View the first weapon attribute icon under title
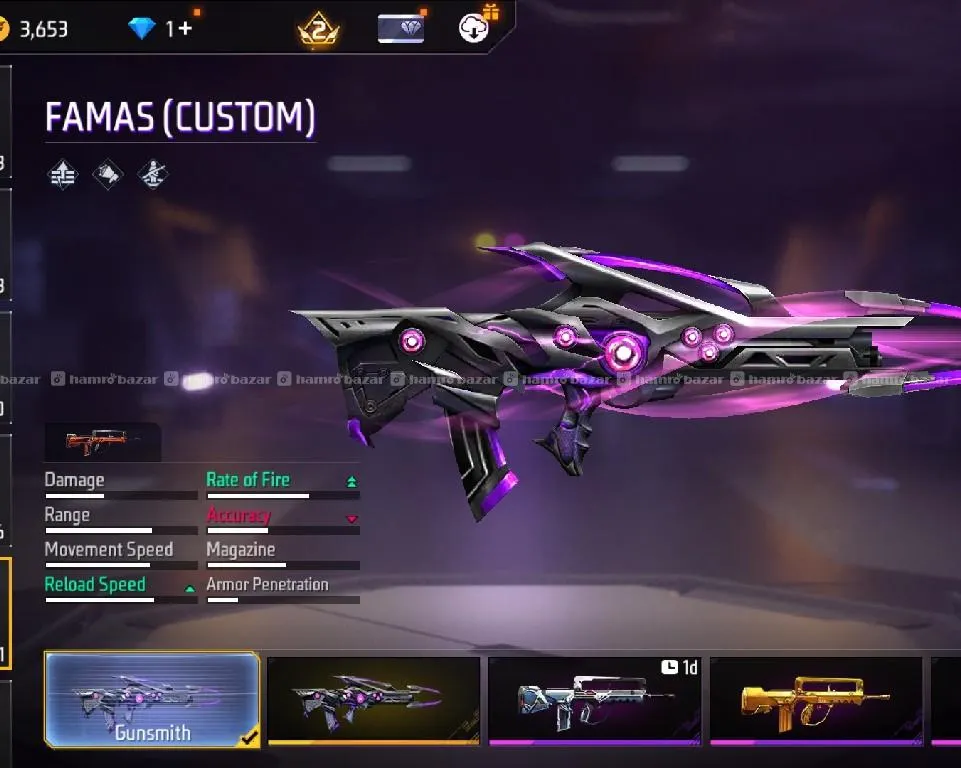The image size is (961, 768). [63, 175]
